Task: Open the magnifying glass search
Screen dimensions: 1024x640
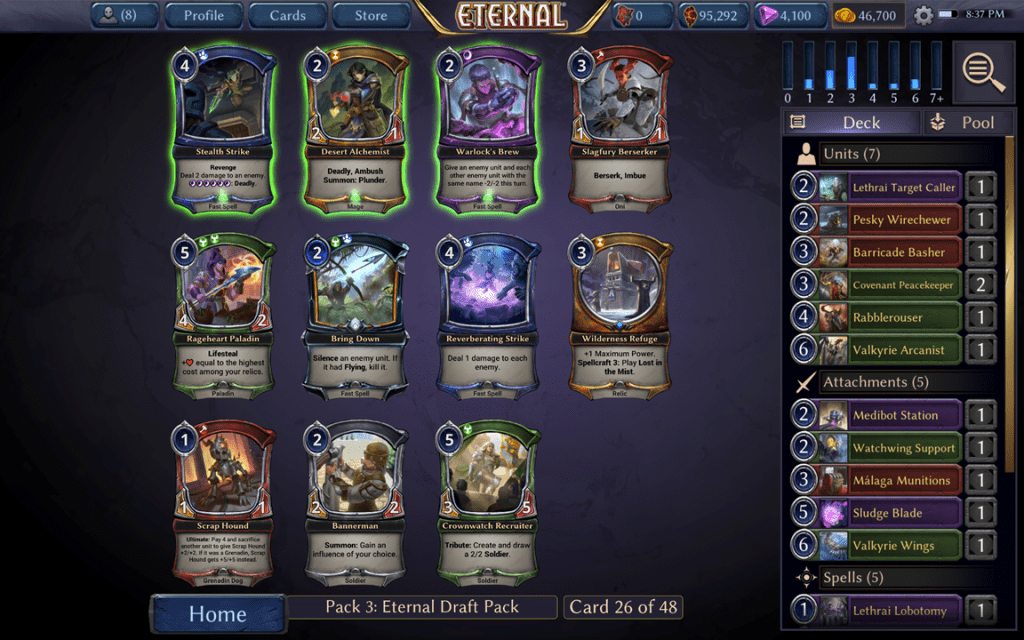Action: click(x=984, y=72)
